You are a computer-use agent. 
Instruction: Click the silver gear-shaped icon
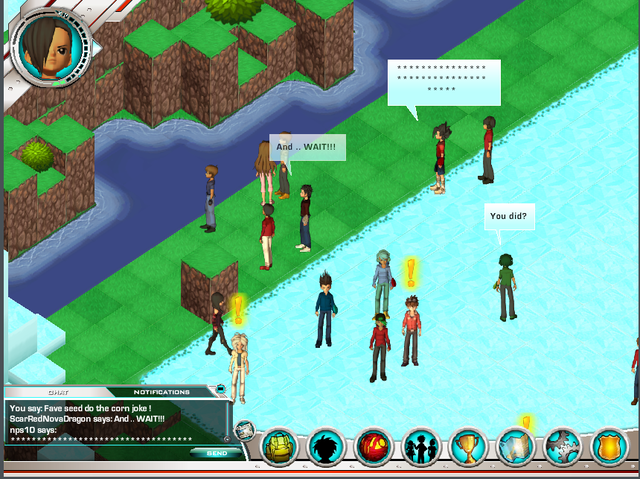(x=562, y=446)
